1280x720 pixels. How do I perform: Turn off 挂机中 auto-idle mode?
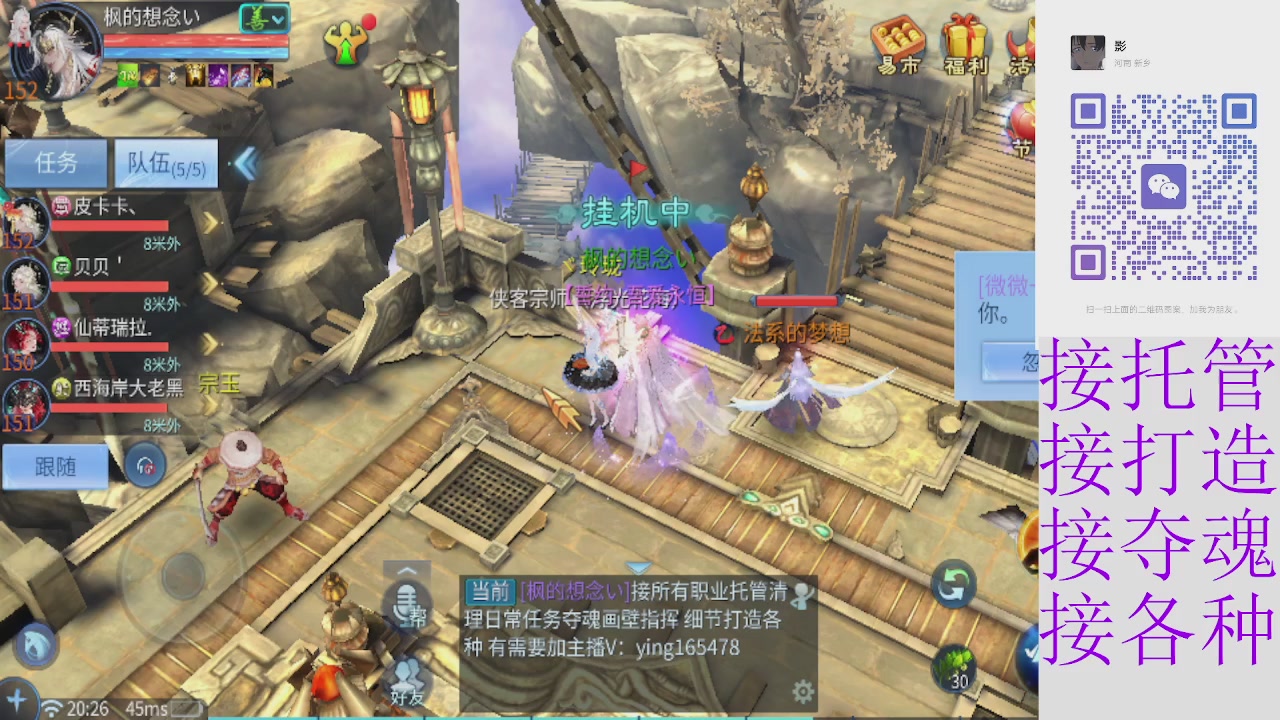click(636, 212)
